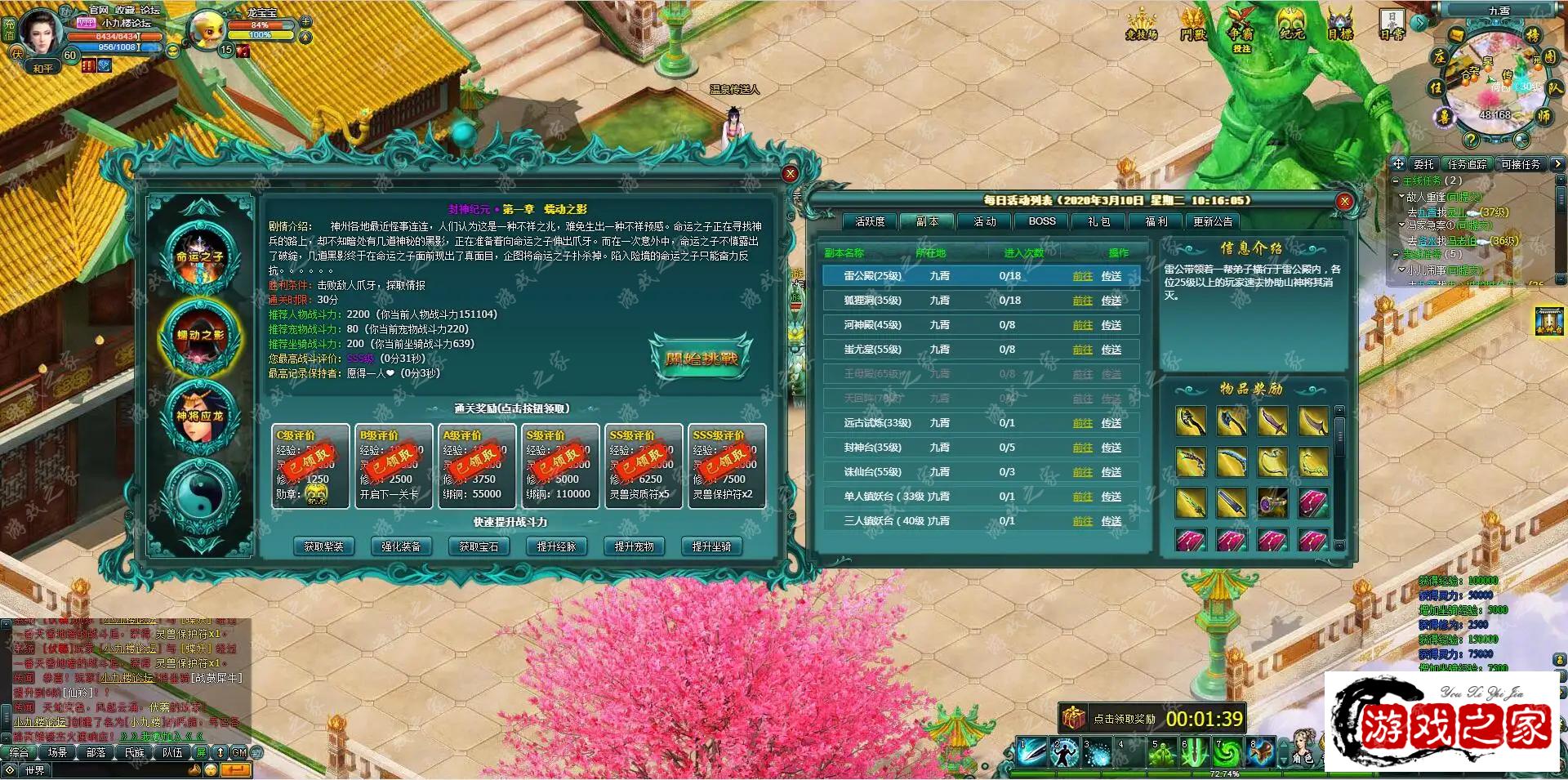Start the challenge with 开始挑战 button

pos(701,358)
